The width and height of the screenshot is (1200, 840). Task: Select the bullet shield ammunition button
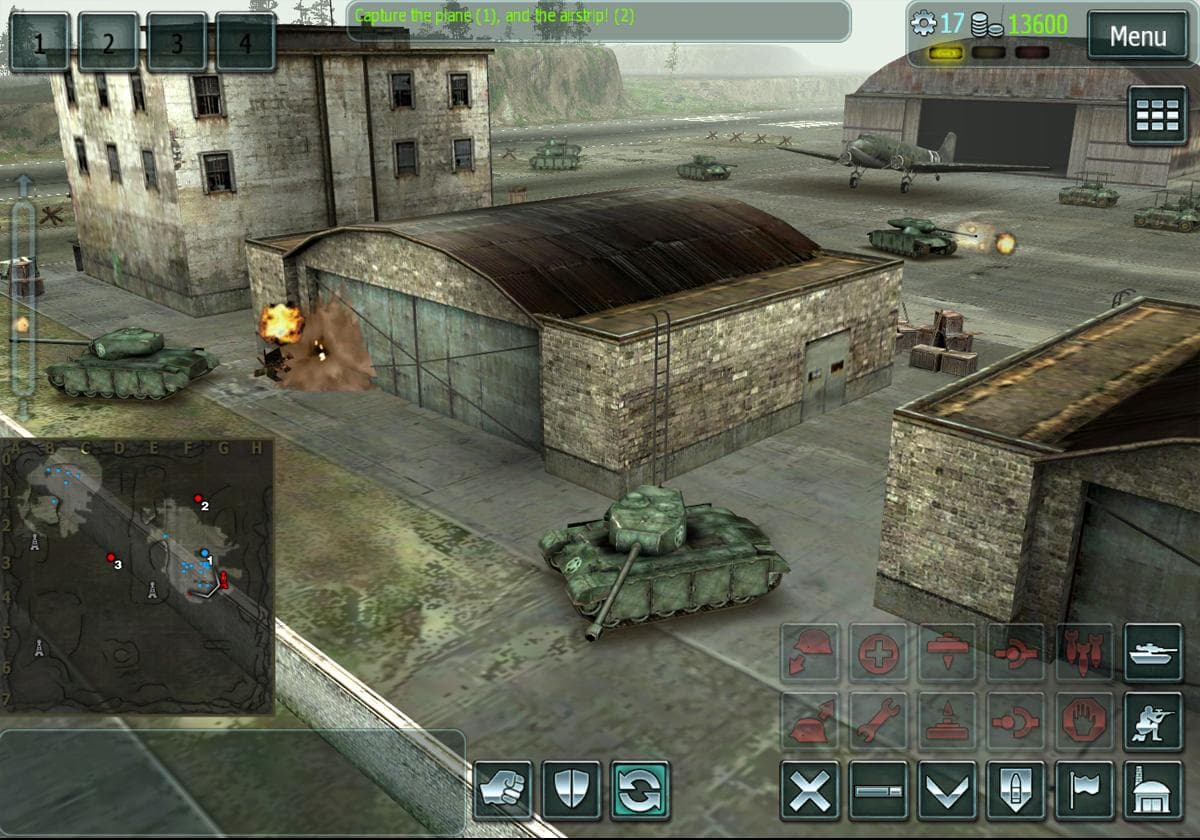tap(1016, 790)
